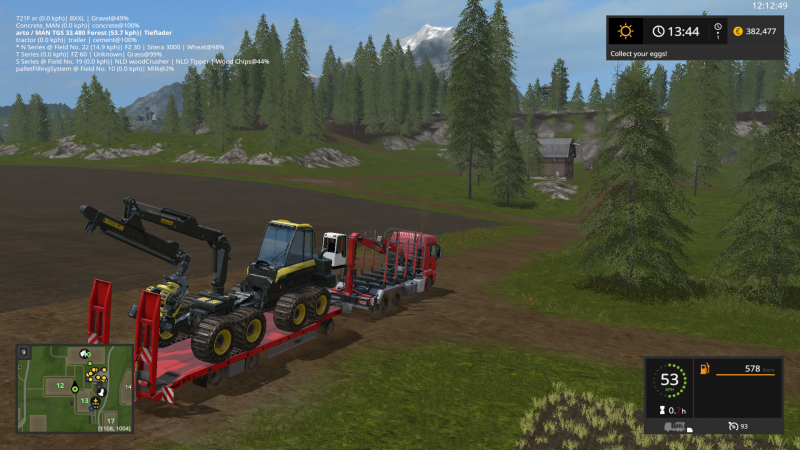Open the minimap of the farm
Screen dimensions: 800x450
(75, 389)
